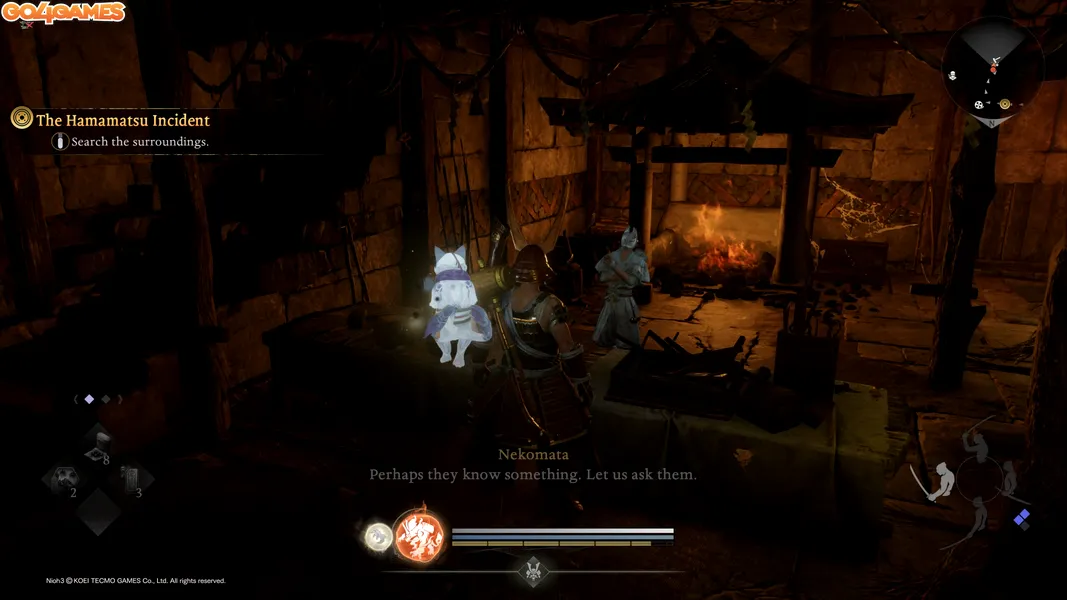
Task: Select The Hamamatsu Incident quest tracker
Action: click(x=122, y=120)
